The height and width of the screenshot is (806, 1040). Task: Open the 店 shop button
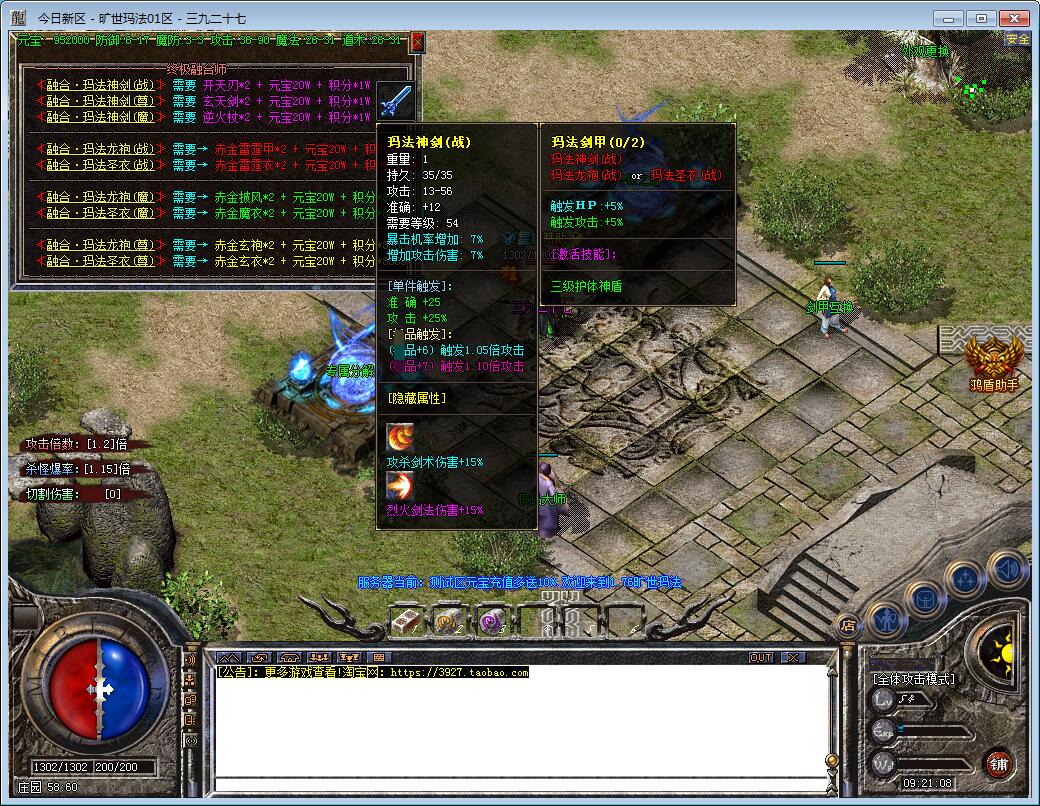pyautogui.click(x=847, y=626)
